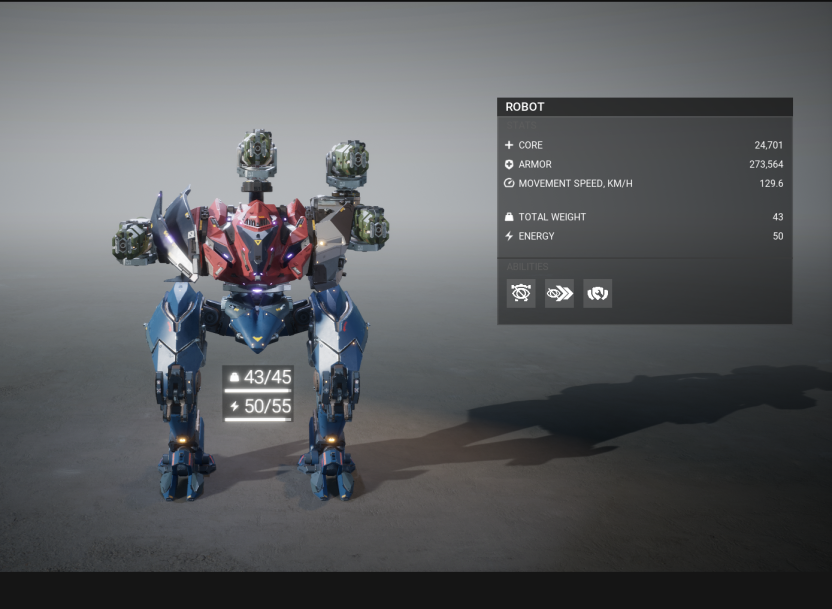Choose the stealth dash arrows ability icon
The height and width of the screenshot is (609, 832).
point(559,293)
